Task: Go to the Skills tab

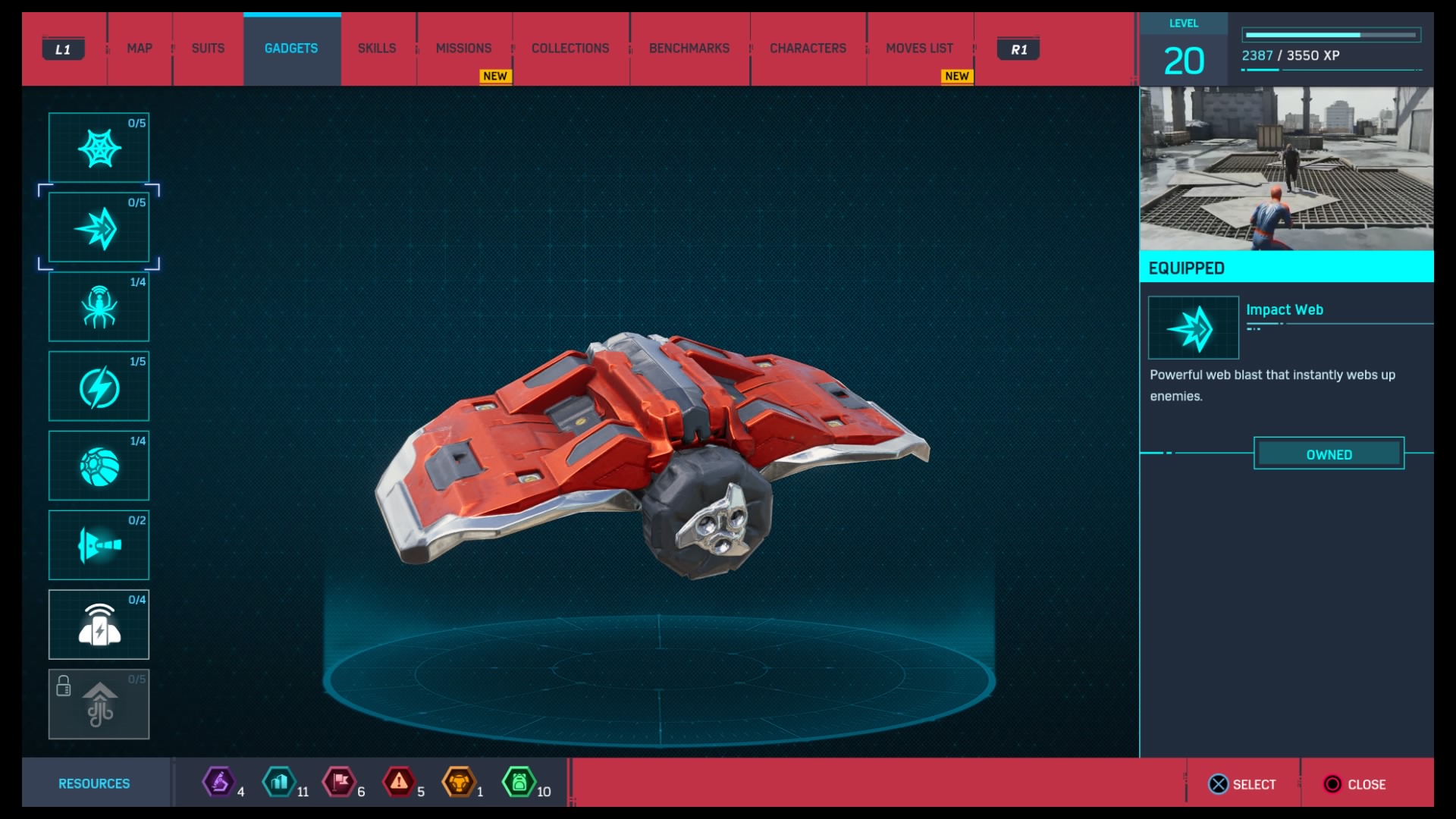Action: click(377, 49)
